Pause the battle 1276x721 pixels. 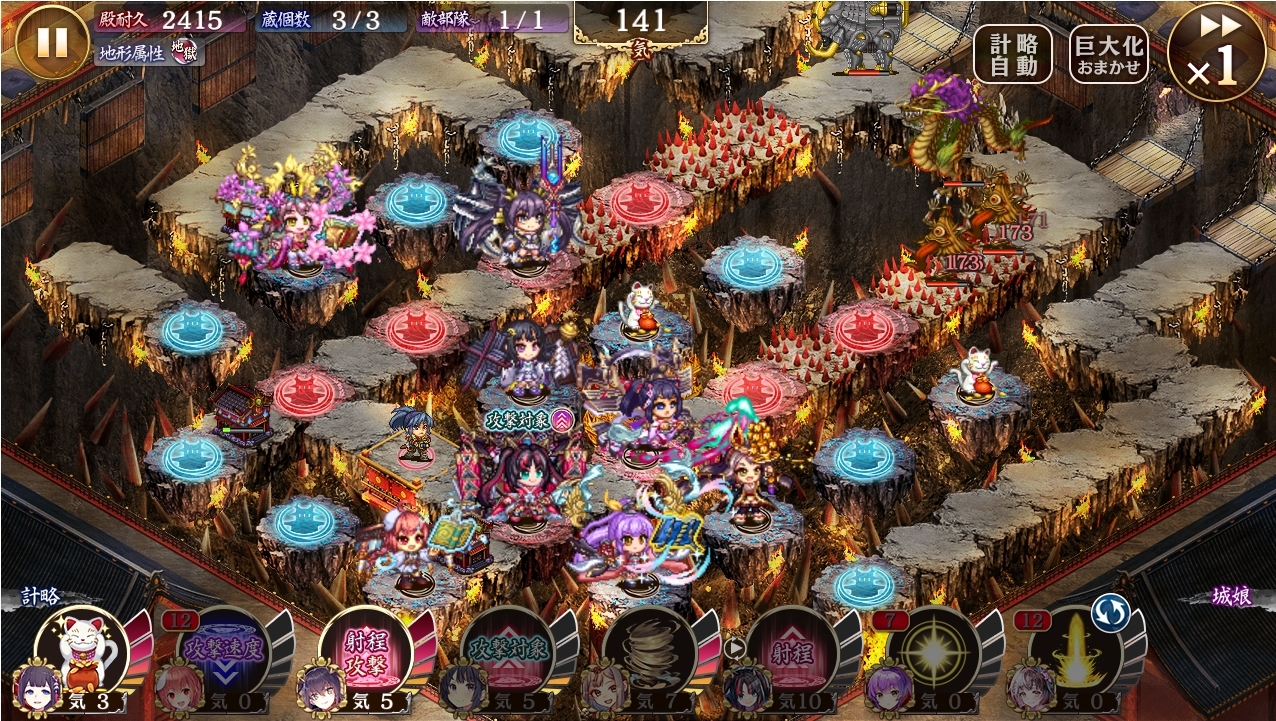[x=52, y=42]
